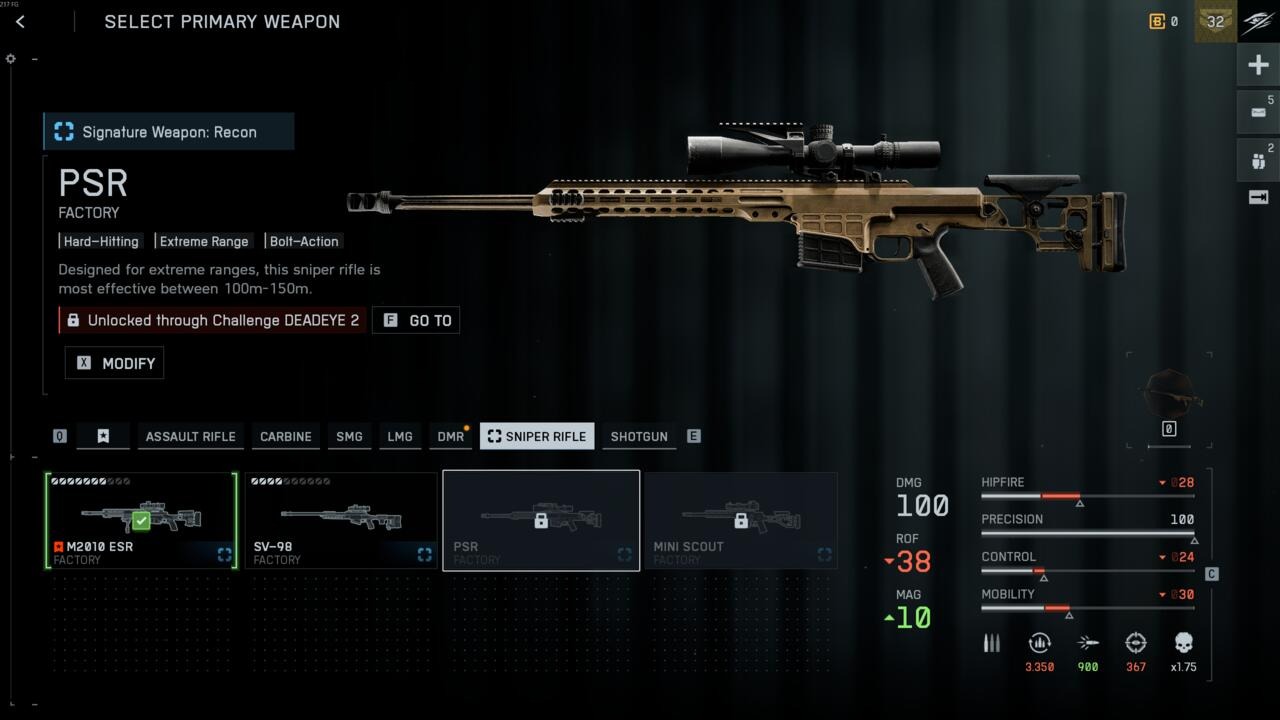
Task: Show the LMG weapon category
Action: click(x=400, y=437)
